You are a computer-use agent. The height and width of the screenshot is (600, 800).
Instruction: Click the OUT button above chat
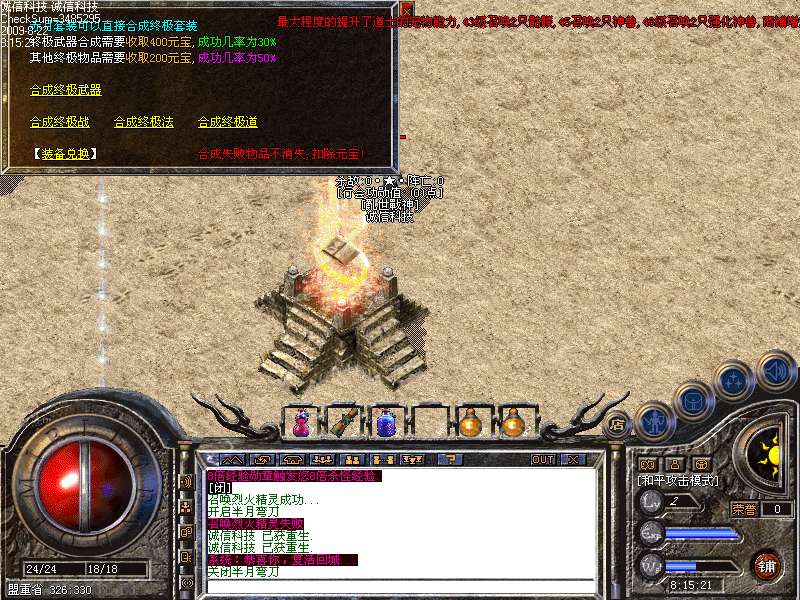(x=543, y=459)
